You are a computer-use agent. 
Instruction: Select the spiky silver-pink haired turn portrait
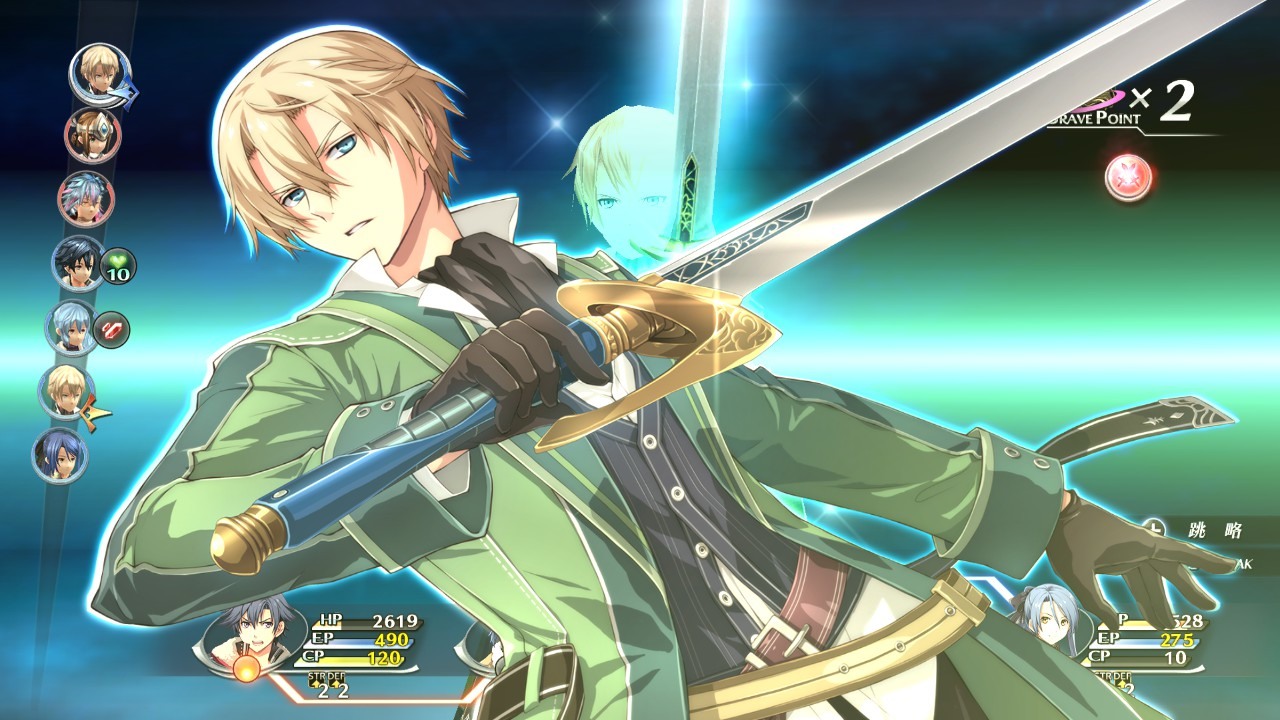coord(86,199)
